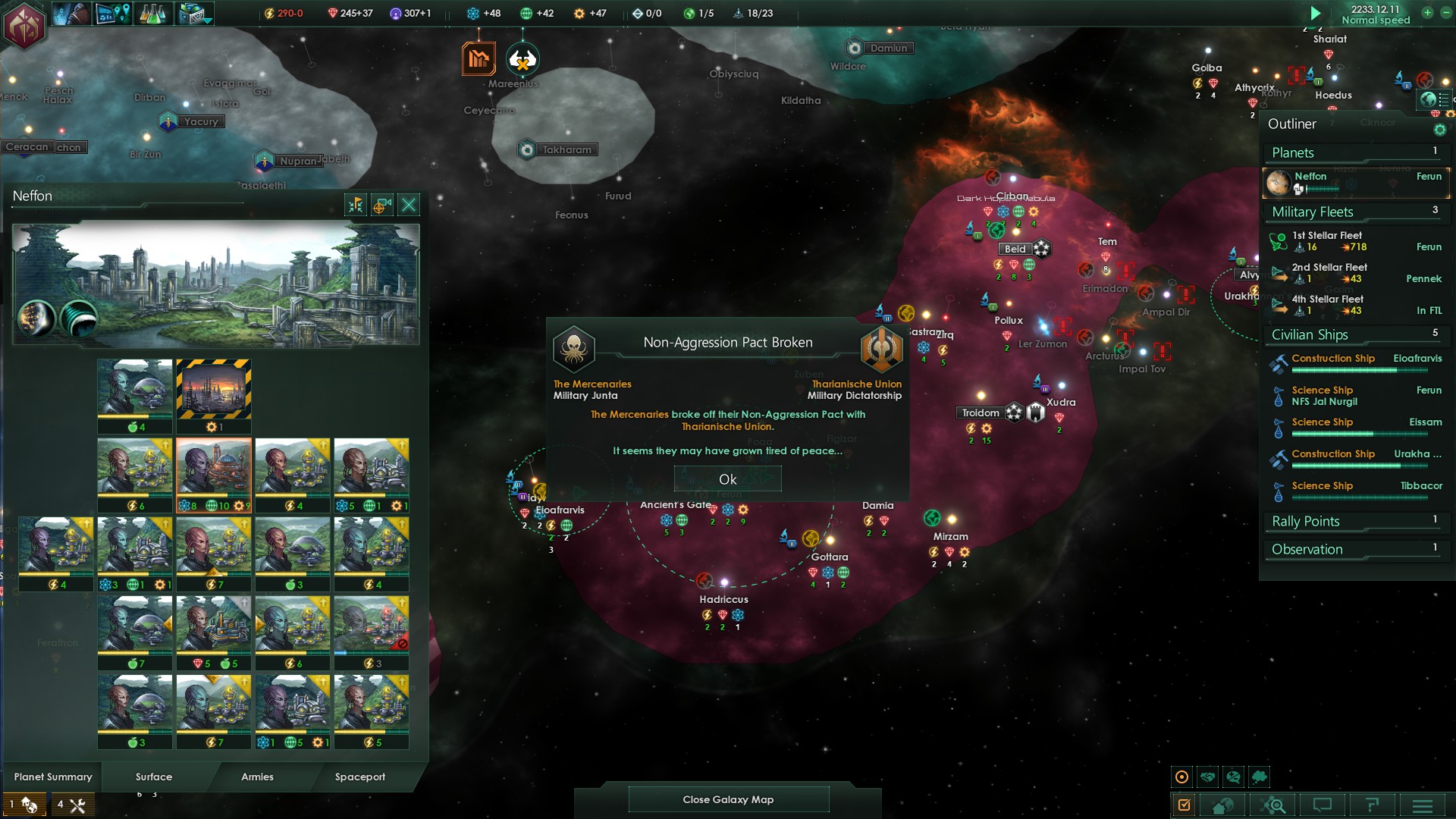Viewport: 1456px width, 819px height.
Task: Close the Neffon planet panel
Action: 409,205
